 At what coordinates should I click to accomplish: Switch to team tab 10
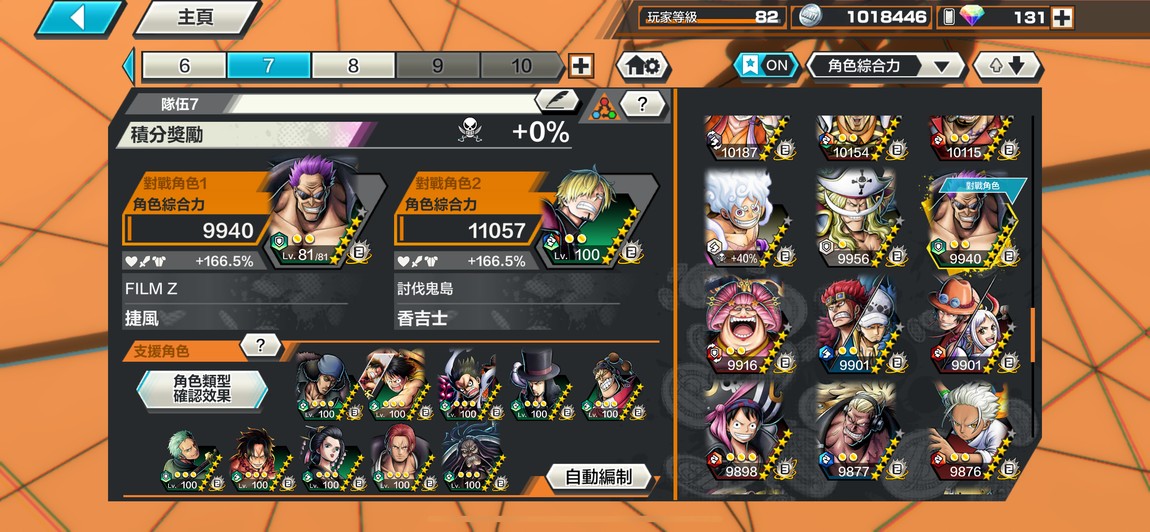[521, 66]
